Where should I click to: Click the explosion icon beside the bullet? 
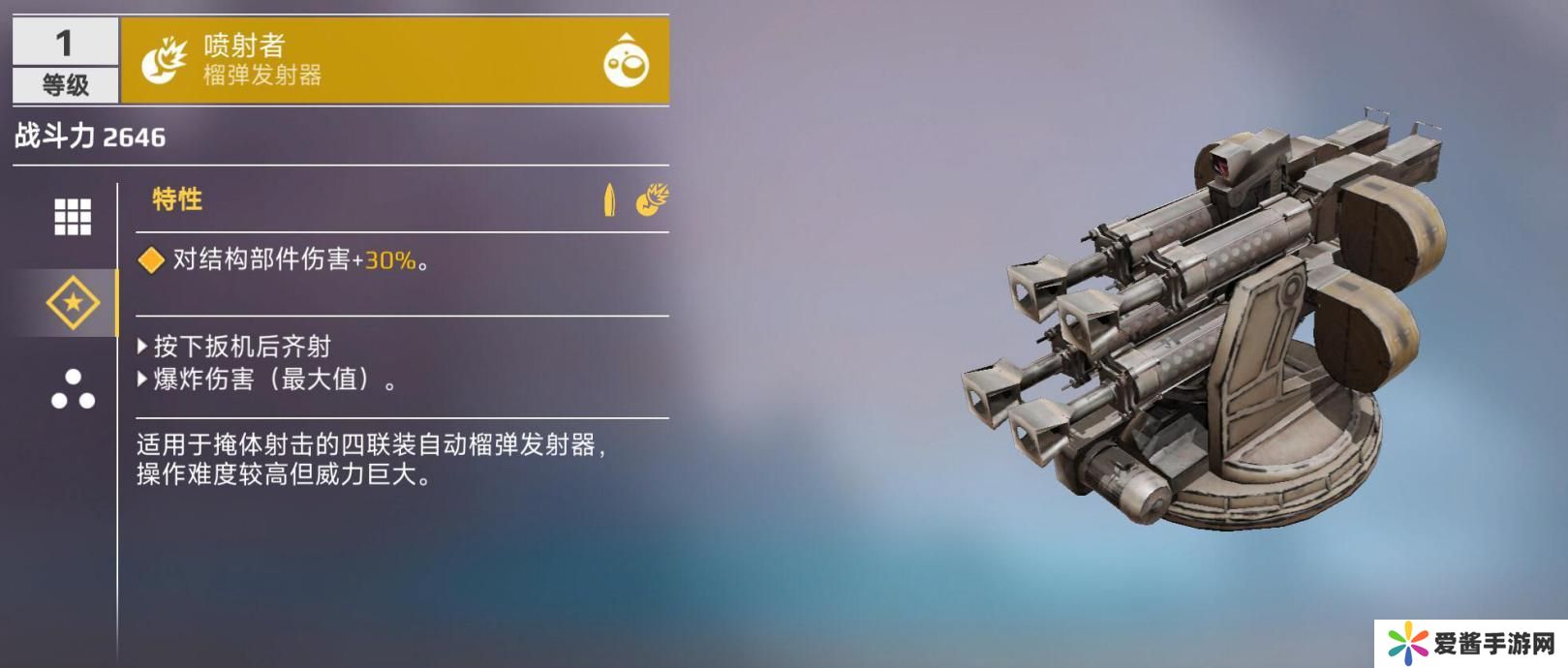pos(652,199)
